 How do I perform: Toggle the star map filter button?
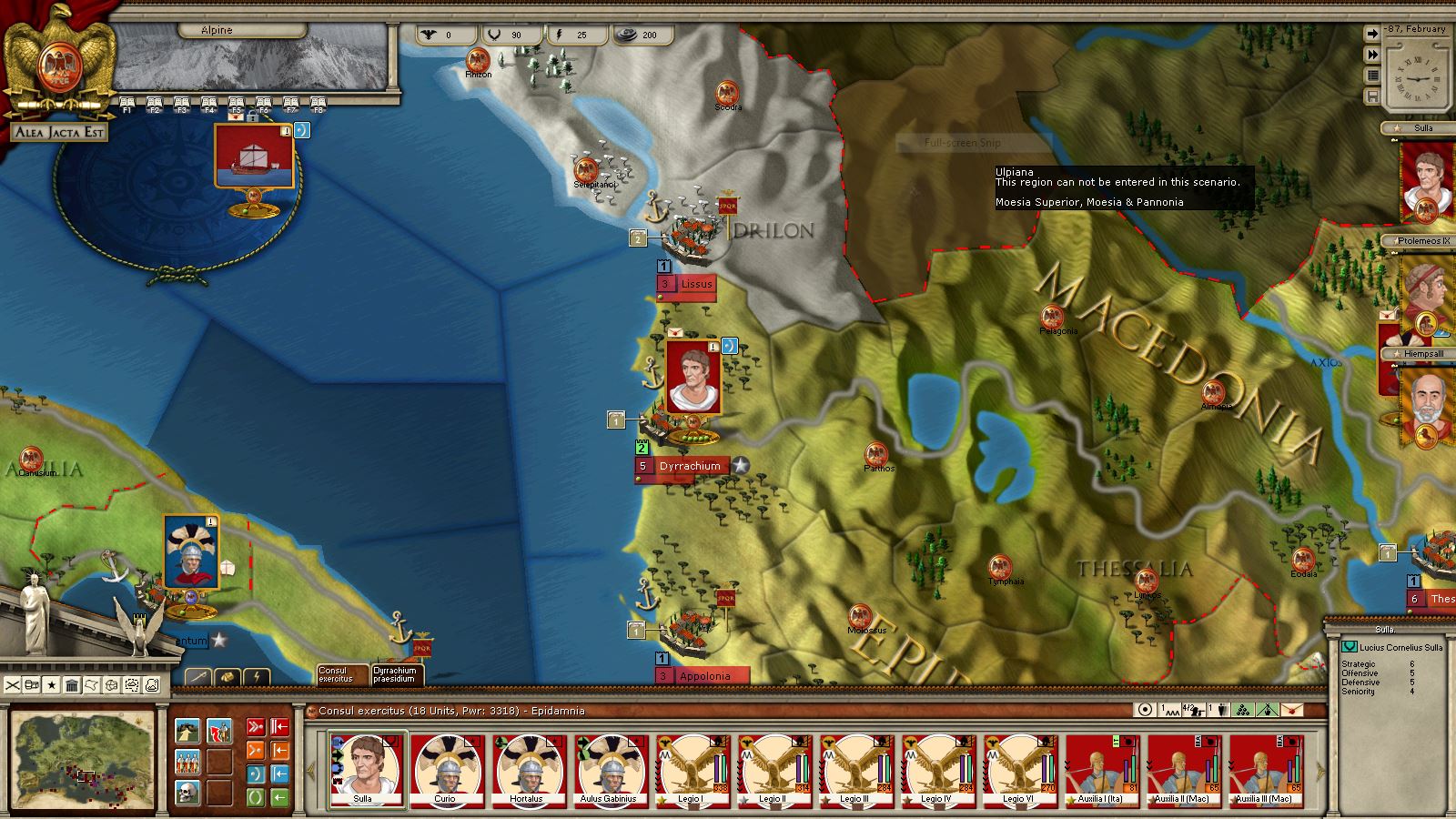[x=52, y=684]
